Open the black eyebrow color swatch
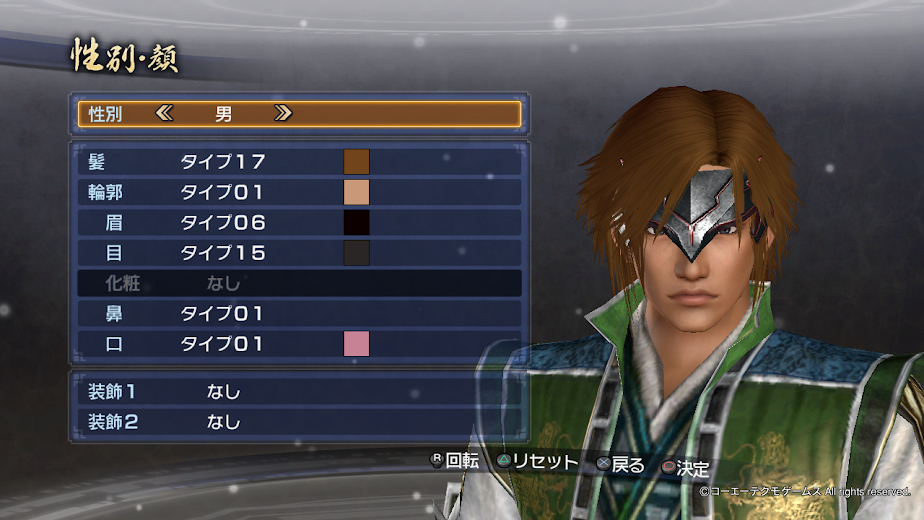Screen dimensions: 924x520 [357, 222]
